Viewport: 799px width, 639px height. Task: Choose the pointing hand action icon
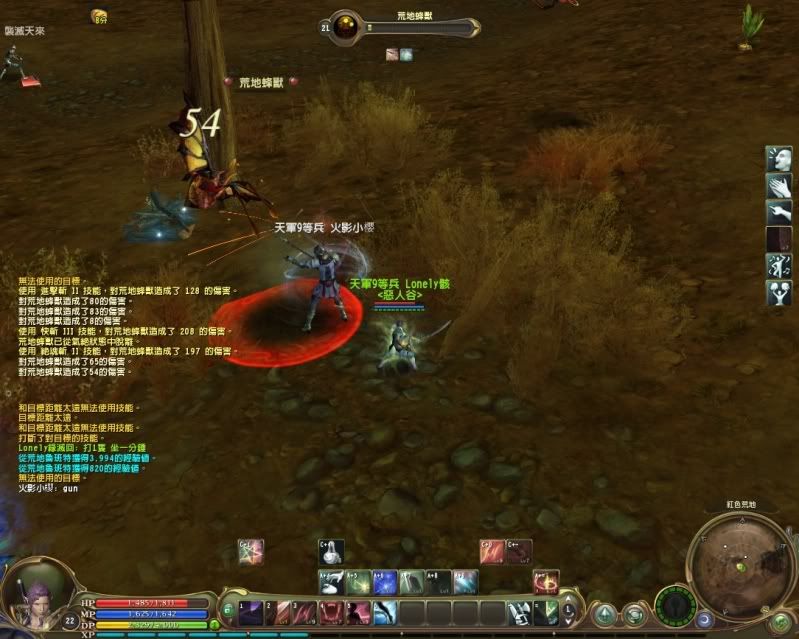pos(780,212)
